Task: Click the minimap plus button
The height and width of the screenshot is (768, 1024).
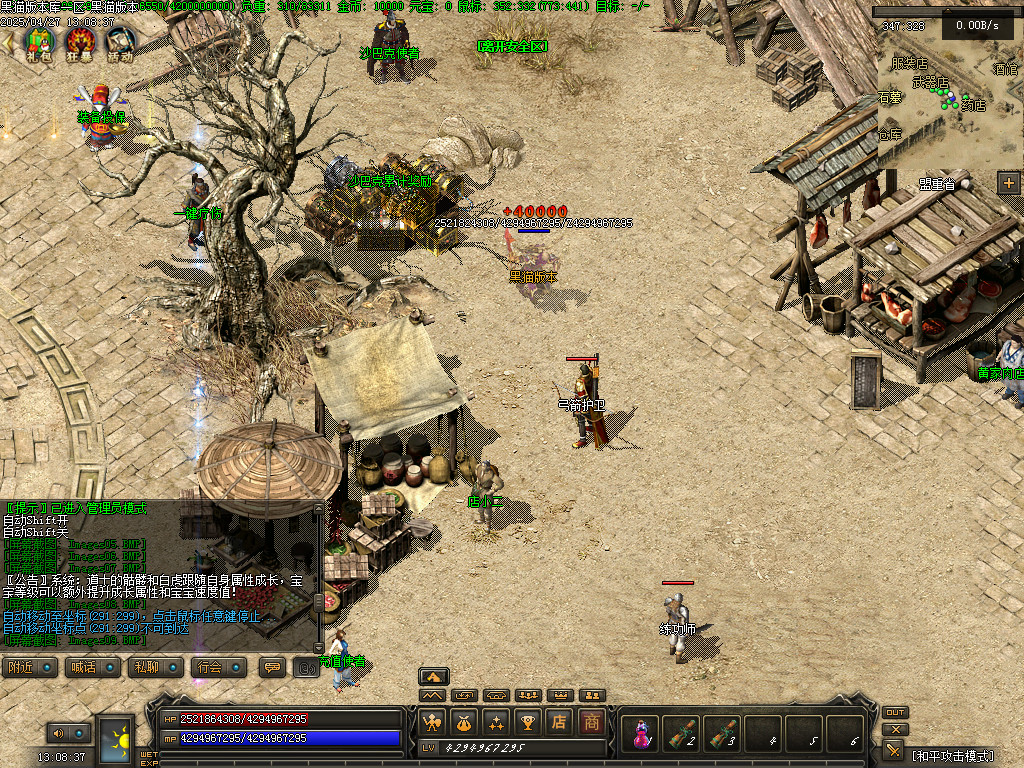Action: [1007, 182]
